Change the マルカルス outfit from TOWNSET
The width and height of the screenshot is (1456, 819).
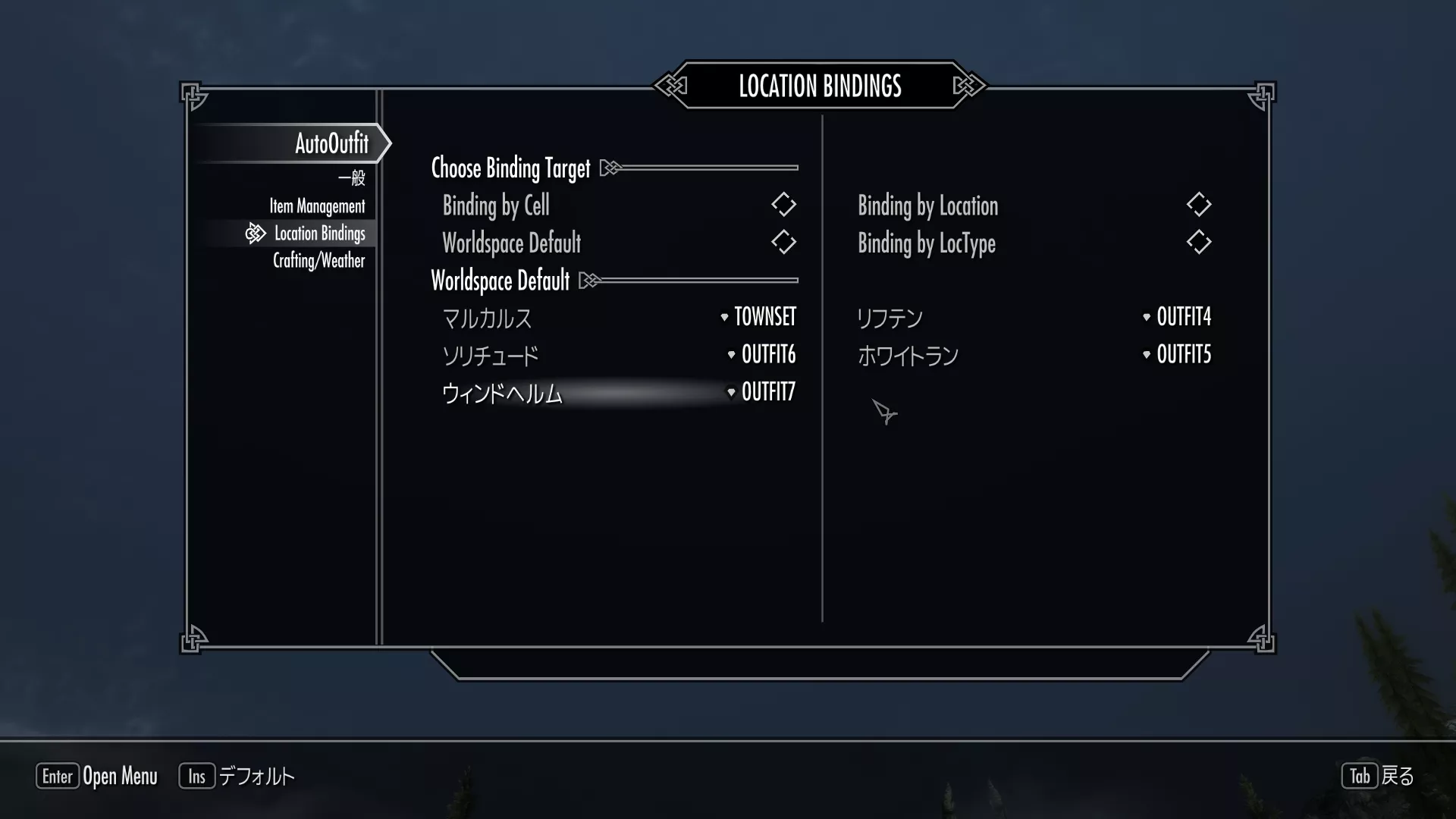(758, 317)
